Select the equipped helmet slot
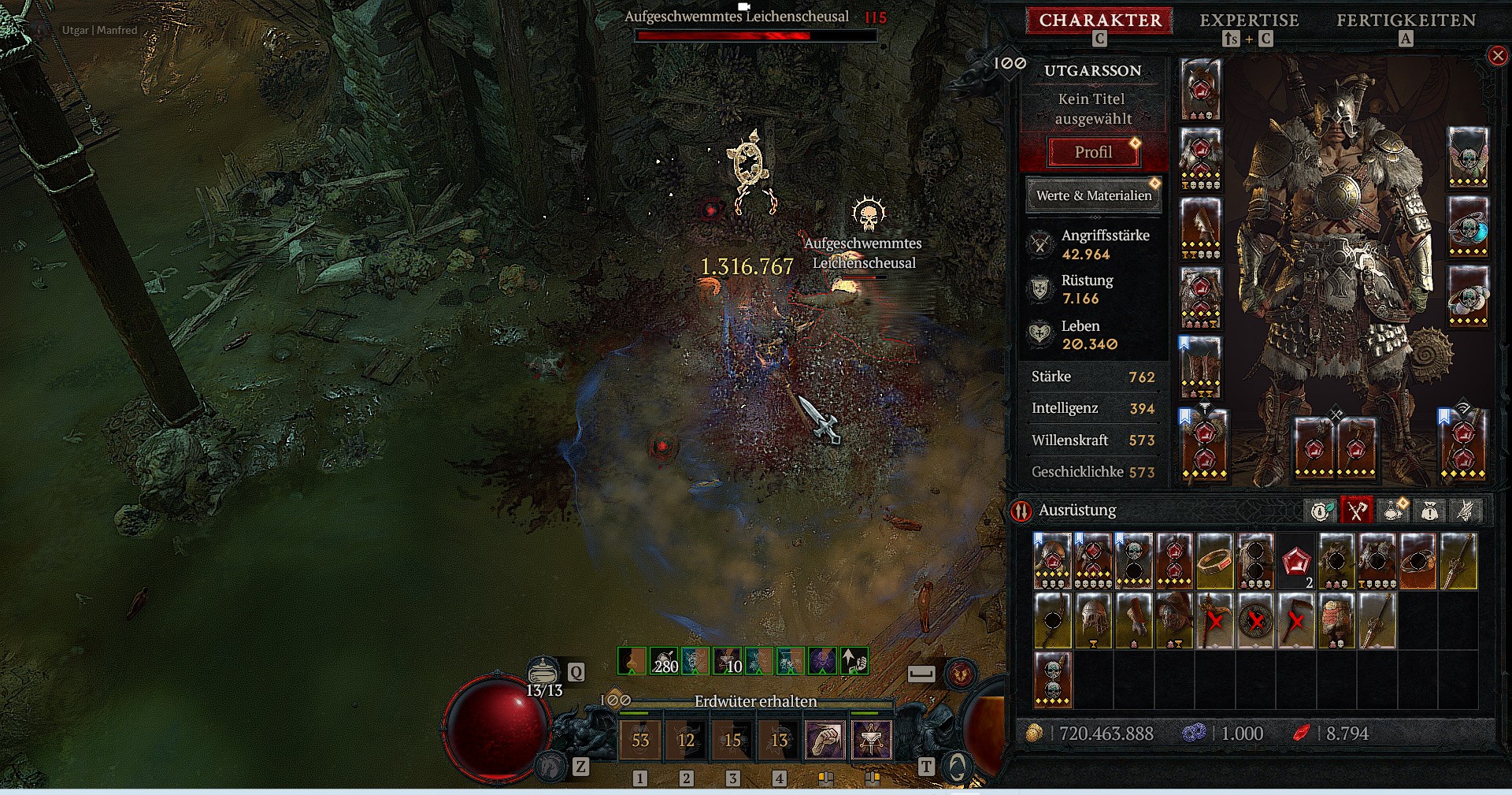 pyautogui.click(x=1200, y=89)
